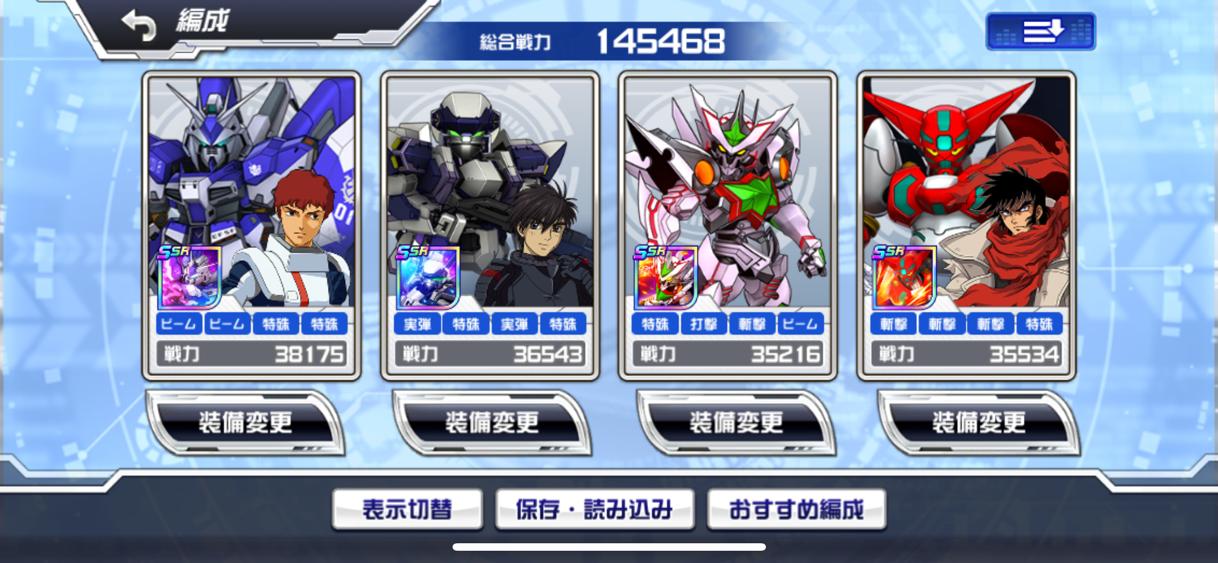1218x563 pixels.
Task: Change equipment for the 35534 power unit
Action: pyautogui.click(x=978, y=423)
